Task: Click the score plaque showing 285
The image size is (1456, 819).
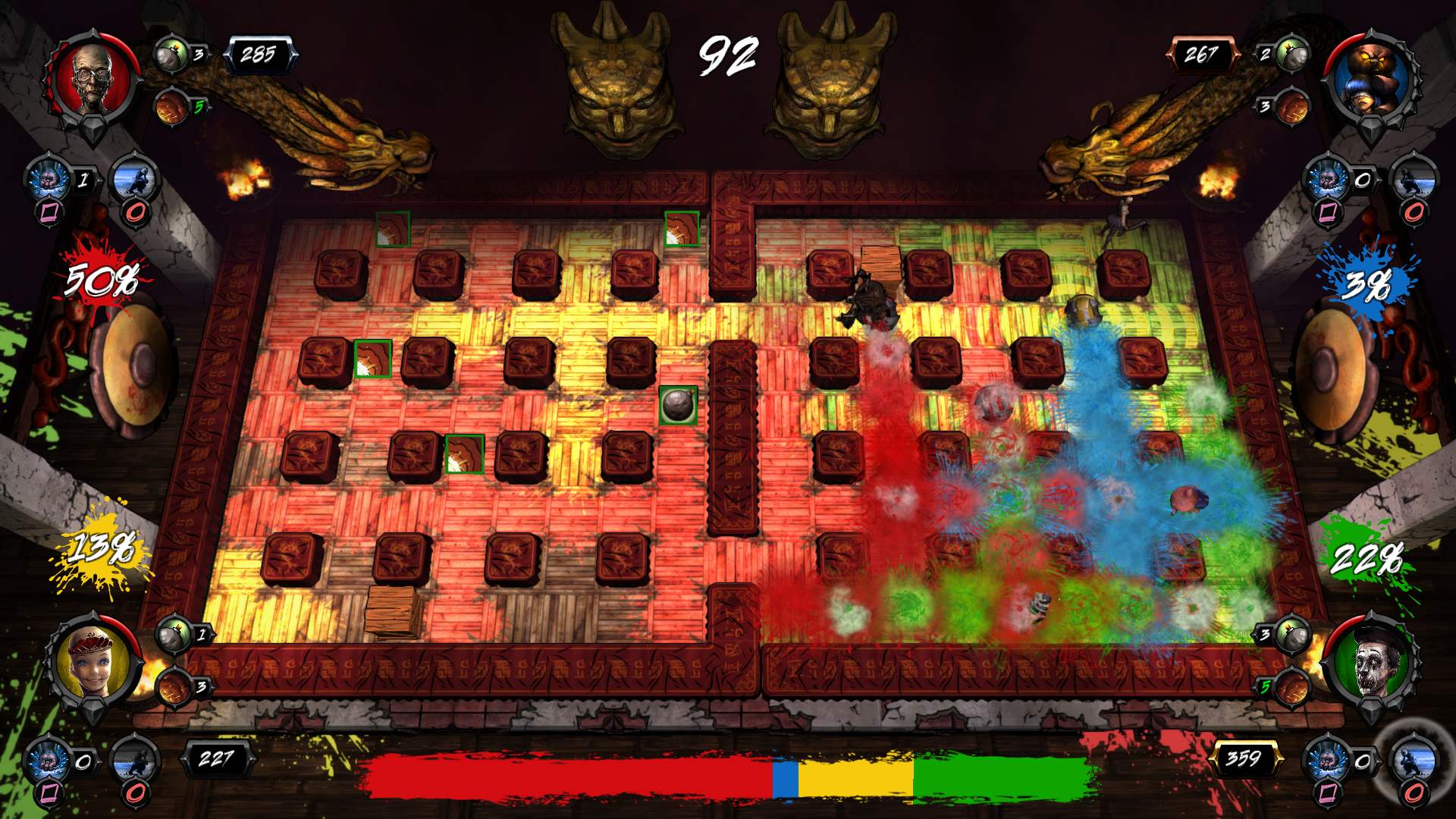Action: coord(258,53)
